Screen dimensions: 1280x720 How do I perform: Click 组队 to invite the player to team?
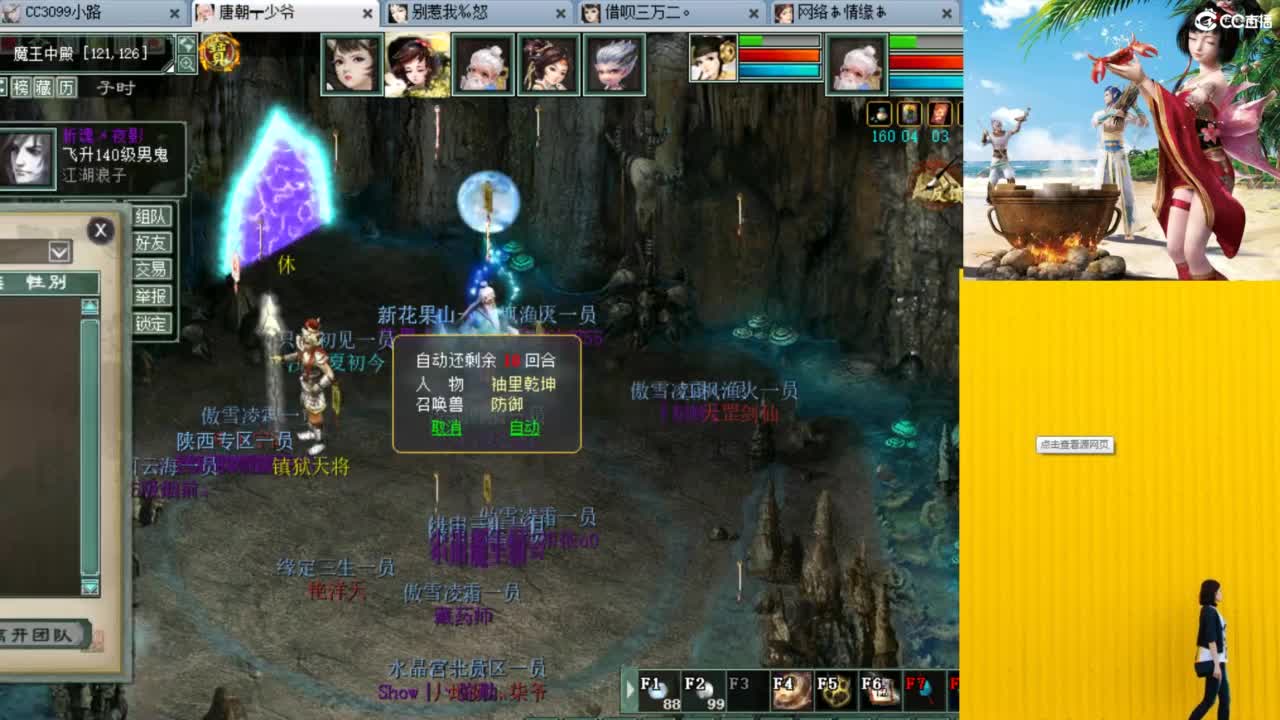tap(152, 217)
